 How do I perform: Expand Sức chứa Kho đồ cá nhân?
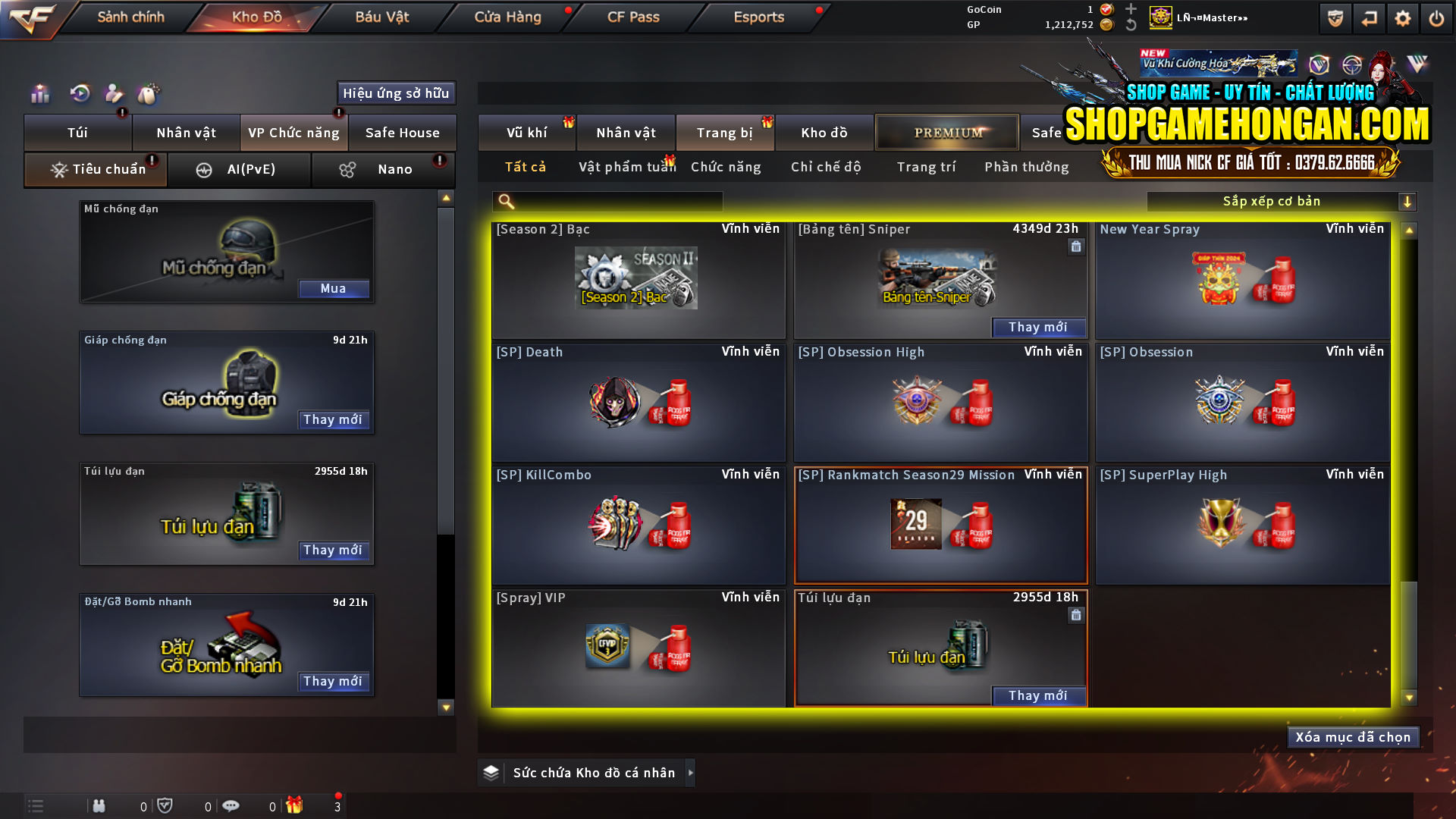coord(593,772)
